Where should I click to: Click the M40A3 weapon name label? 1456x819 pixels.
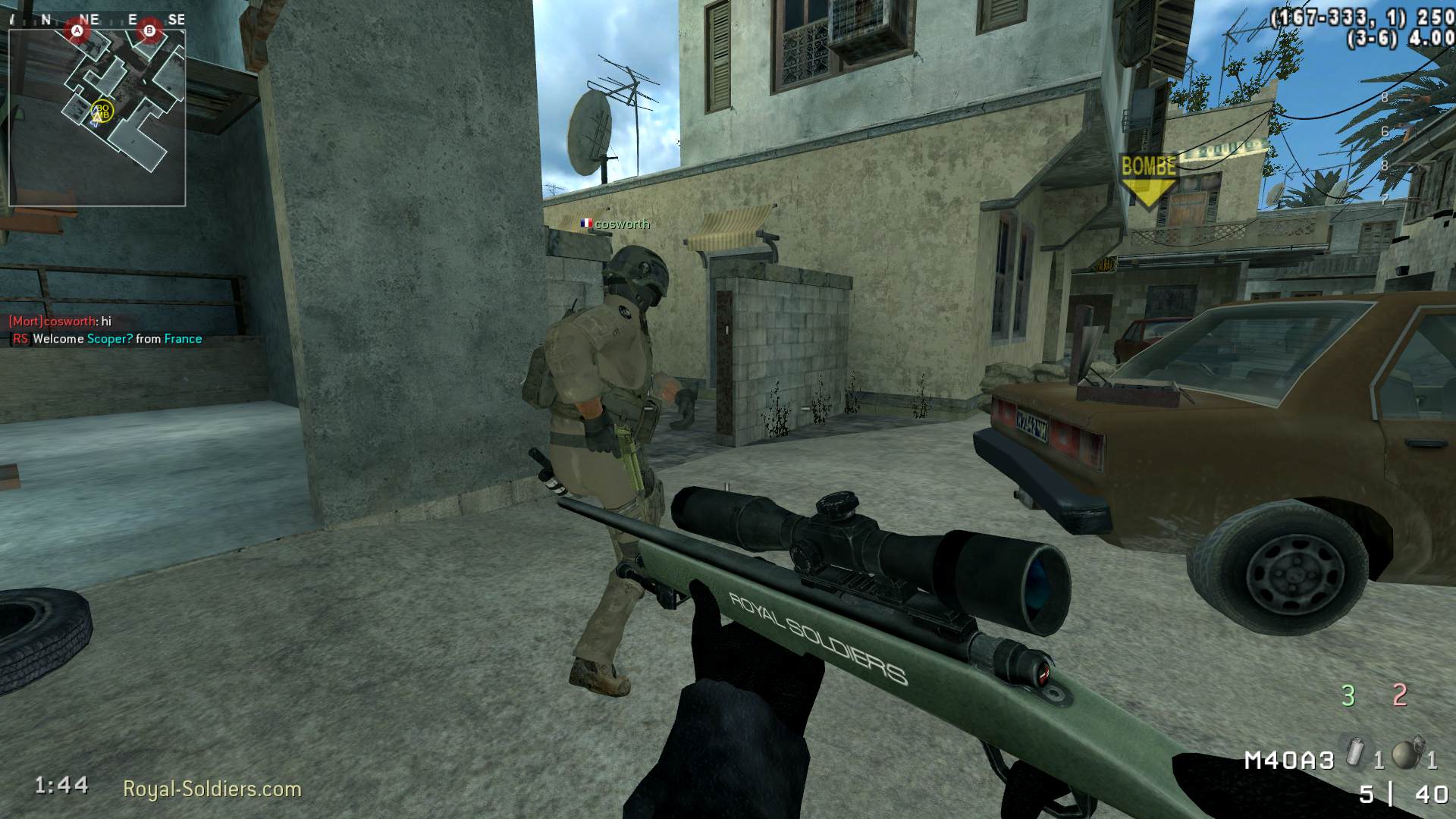tap(1290, 760)
